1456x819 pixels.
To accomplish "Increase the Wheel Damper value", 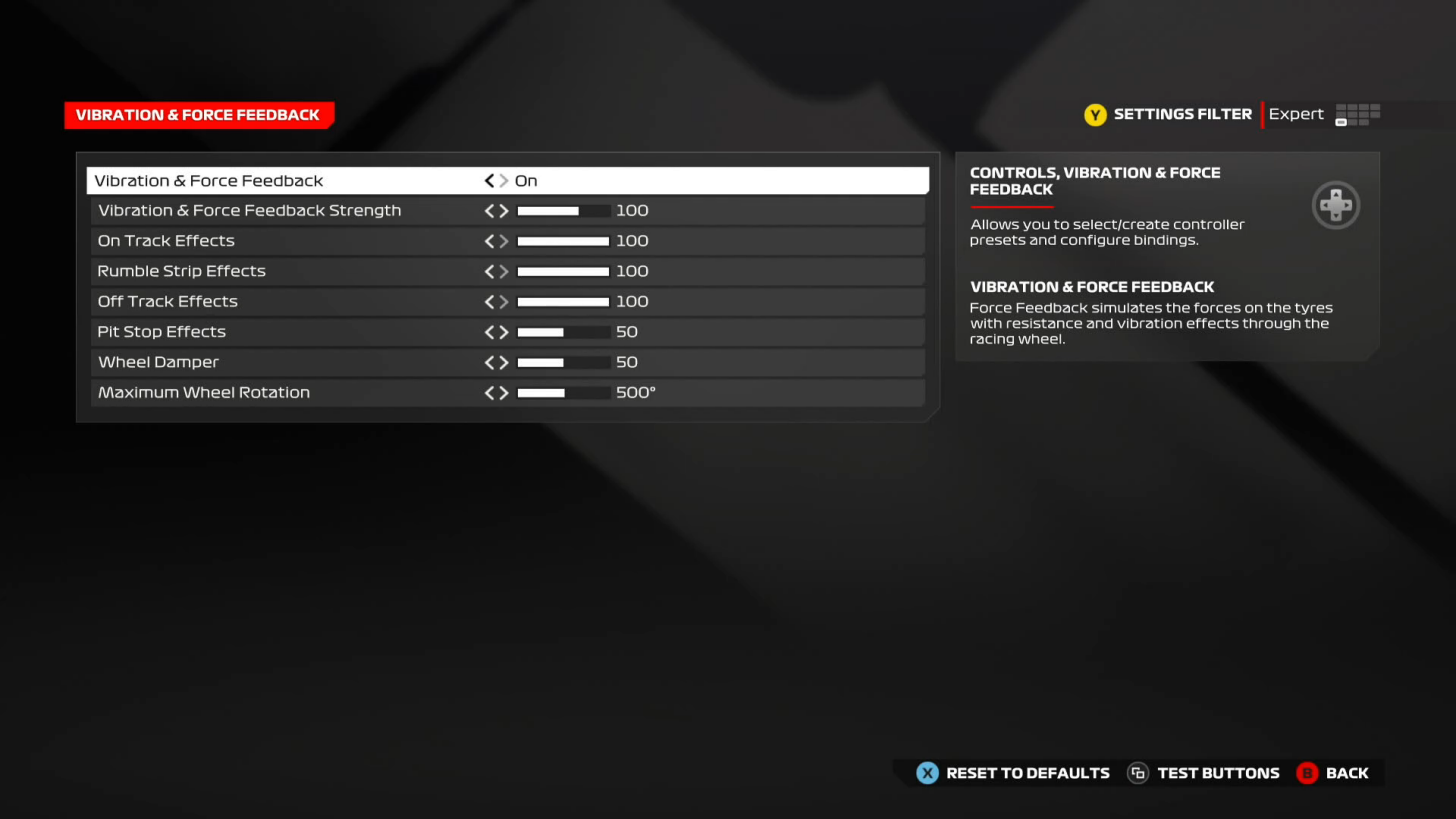I will (x=505, y=362).
